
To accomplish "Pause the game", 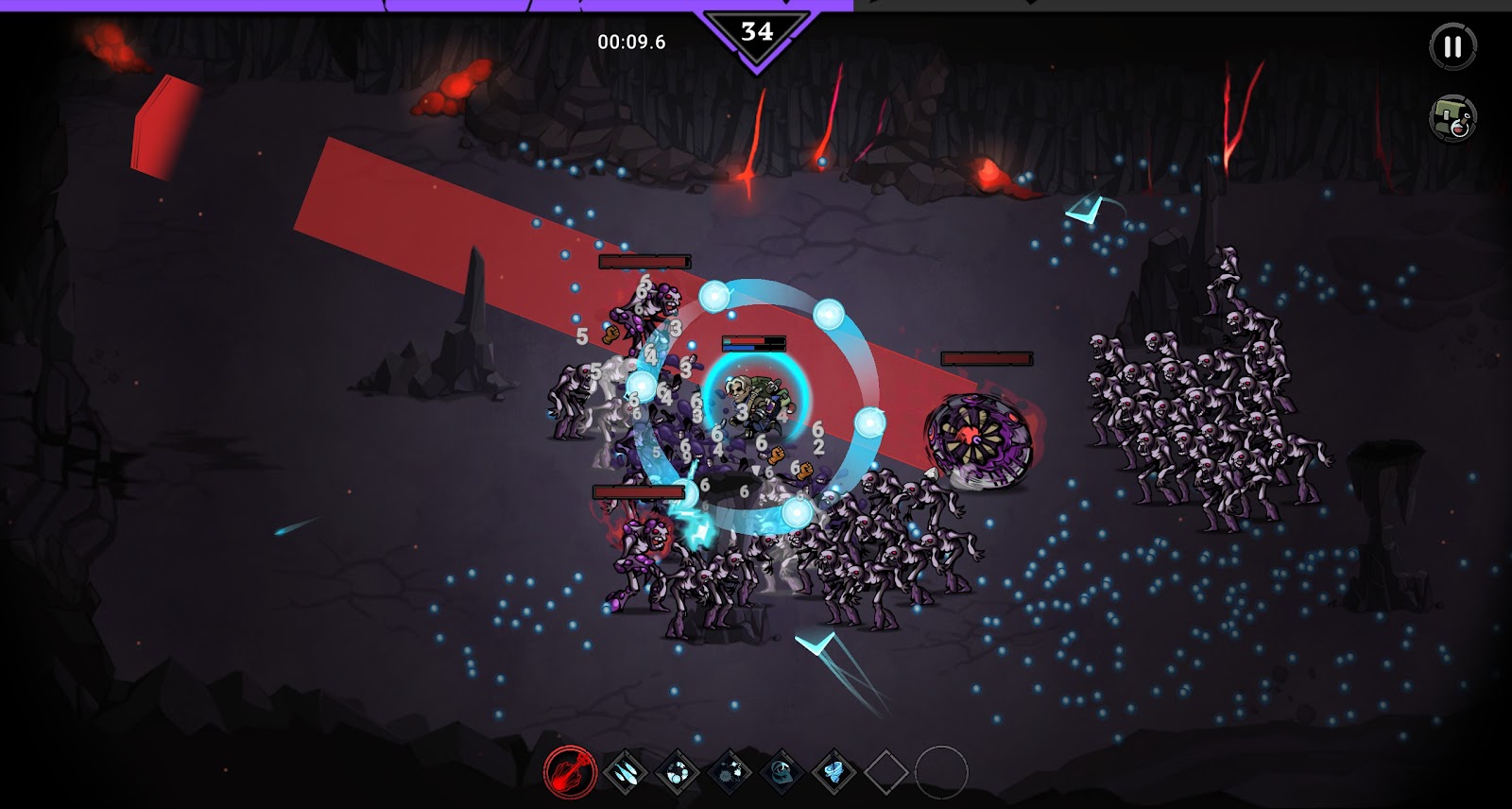I will point(1452,46).
